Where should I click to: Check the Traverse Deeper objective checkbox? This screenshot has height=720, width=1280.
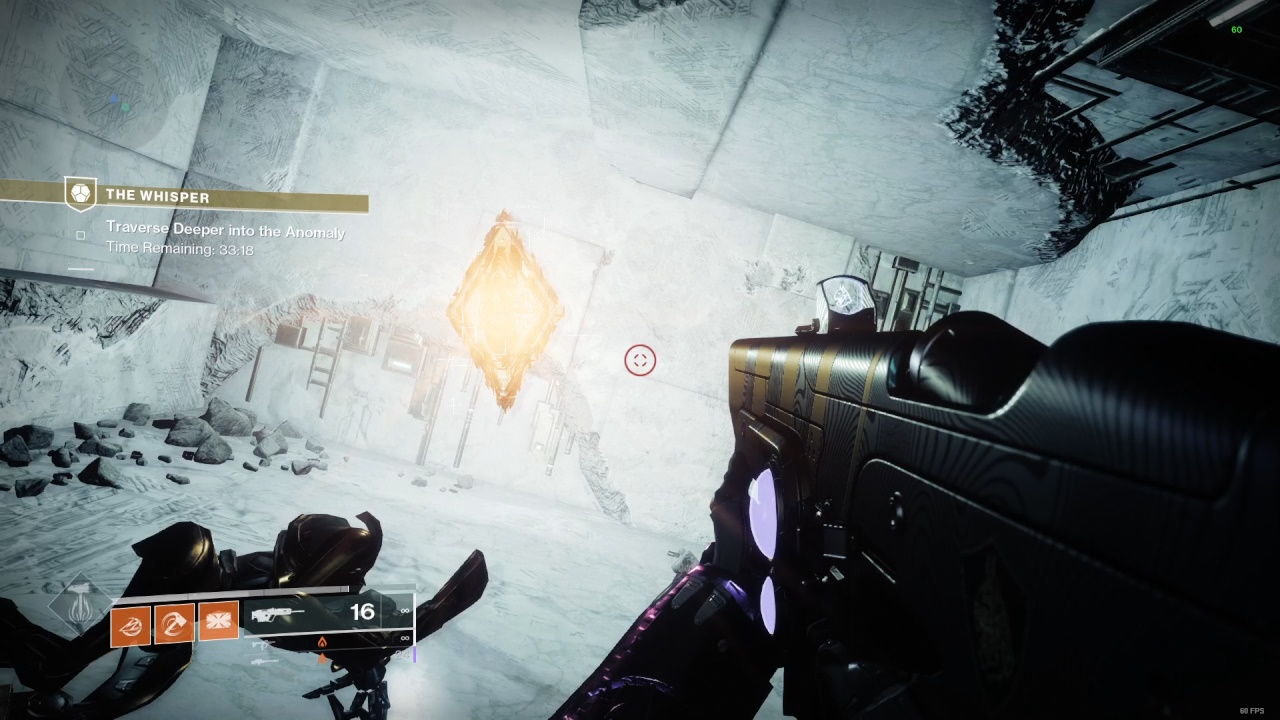coord(80,235)
